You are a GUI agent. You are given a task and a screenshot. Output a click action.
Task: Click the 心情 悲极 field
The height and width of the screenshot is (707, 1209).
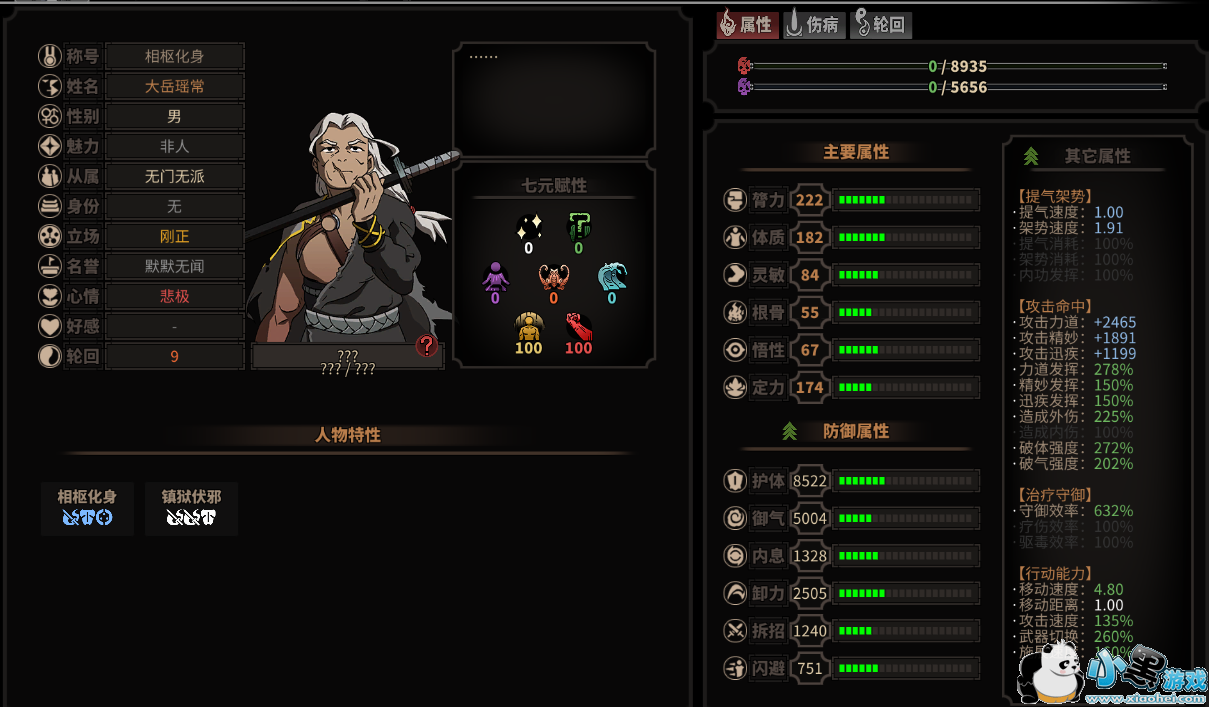[x=175, y=297]
